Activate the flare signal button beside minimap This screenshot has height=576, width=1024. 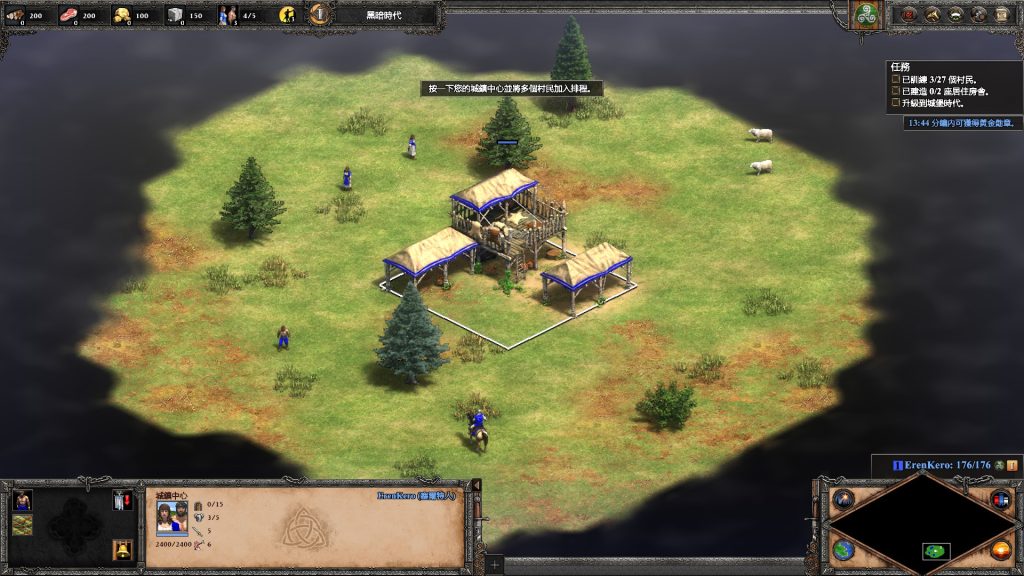[843, 499]
